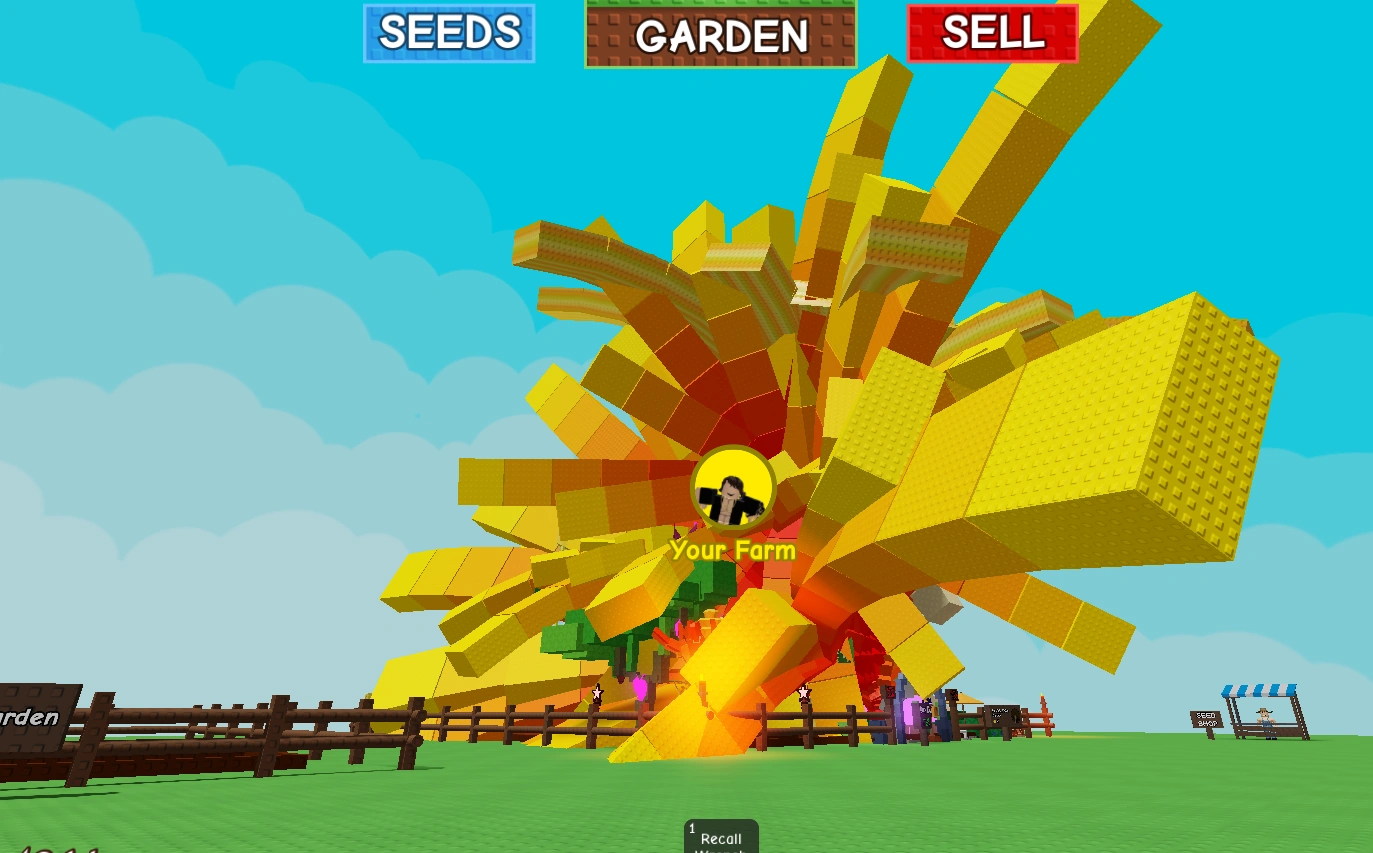
Task: Click the Your Farm avatar teleport icon
Action: point(736,487)
